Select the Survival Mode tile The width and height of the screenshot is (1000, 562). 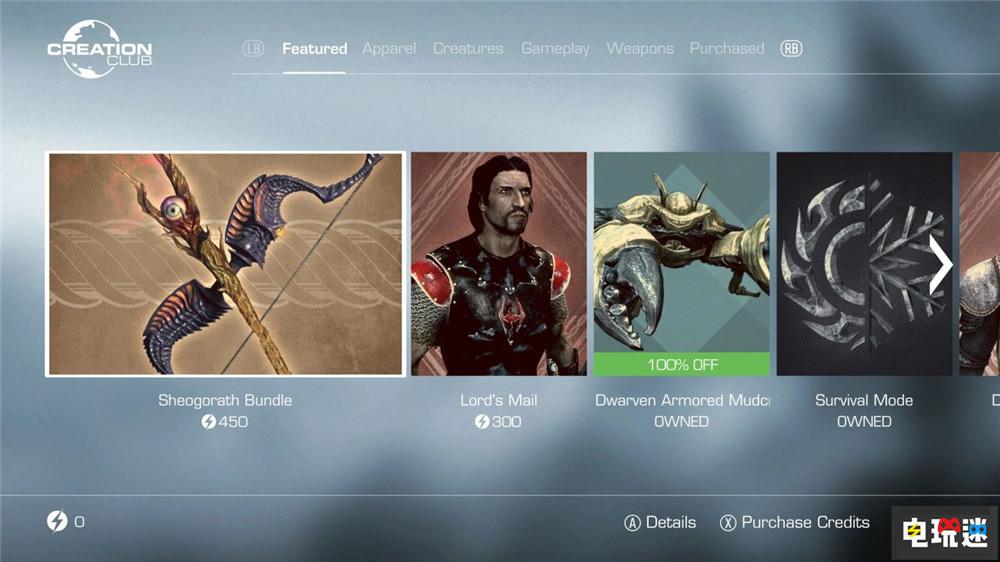click(x=864, y=264)
